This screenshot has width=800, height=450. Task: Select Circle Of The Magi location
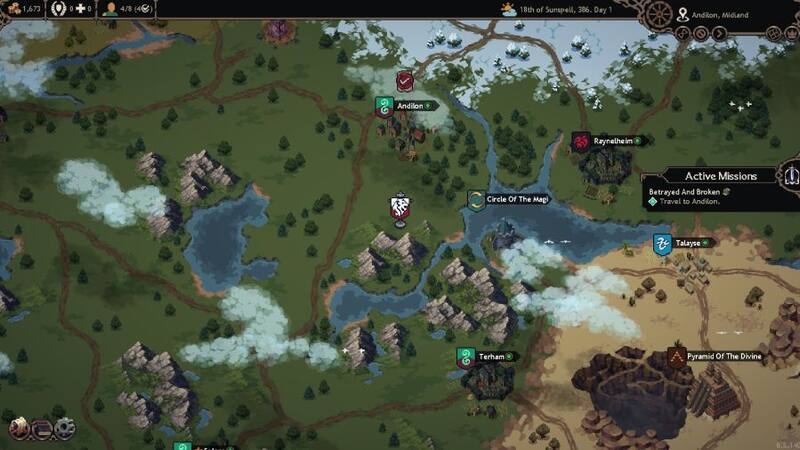coord(516,199)
